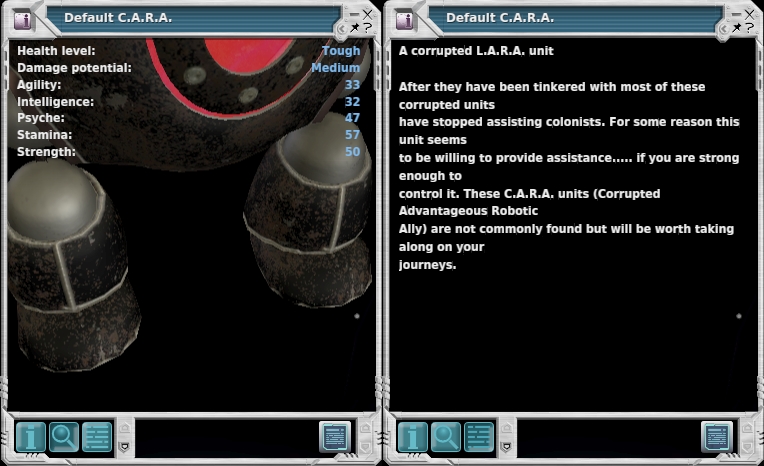The height and width of the screenshot is (466, 764).
Task: Click the document page button in the stats window
Action: click(335, 437)
